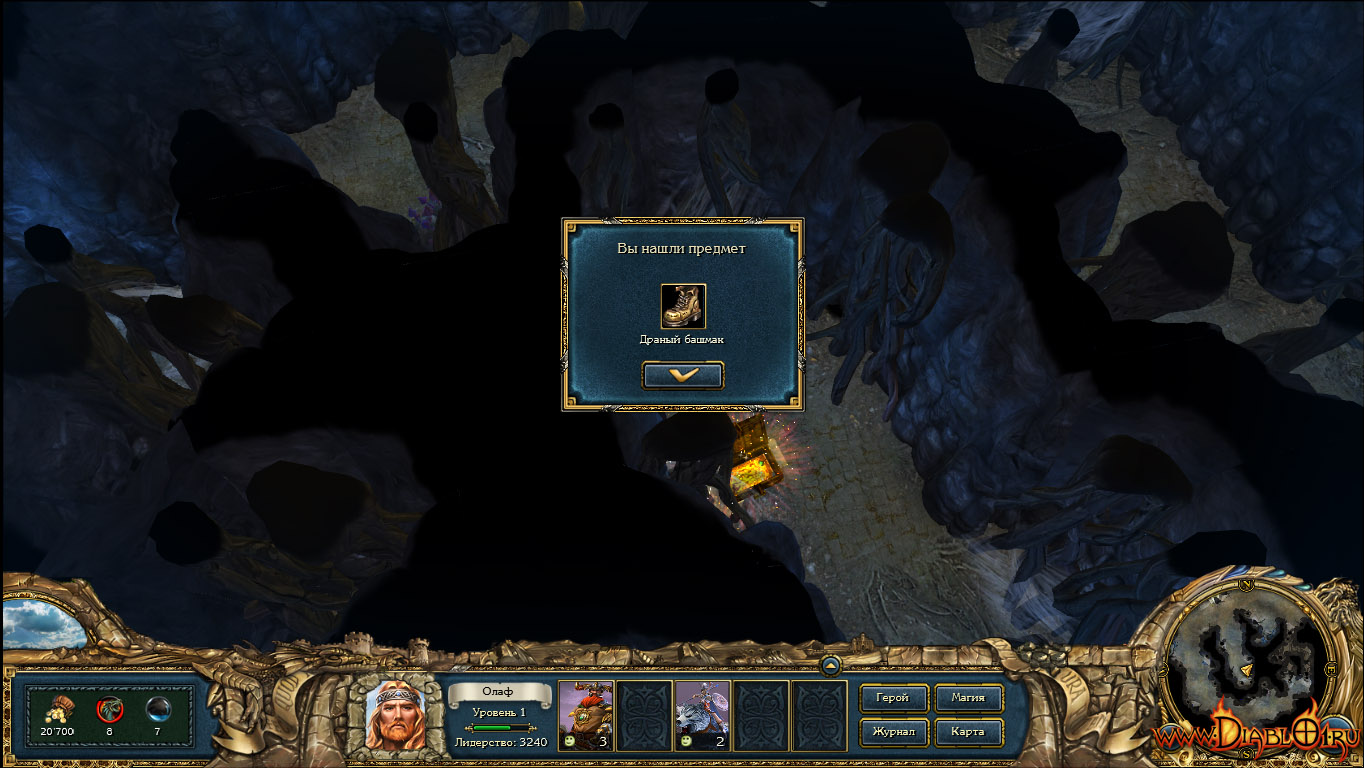Click the gold coins resource icon
The image size is (1364, 768).
(x=59, y=709)
